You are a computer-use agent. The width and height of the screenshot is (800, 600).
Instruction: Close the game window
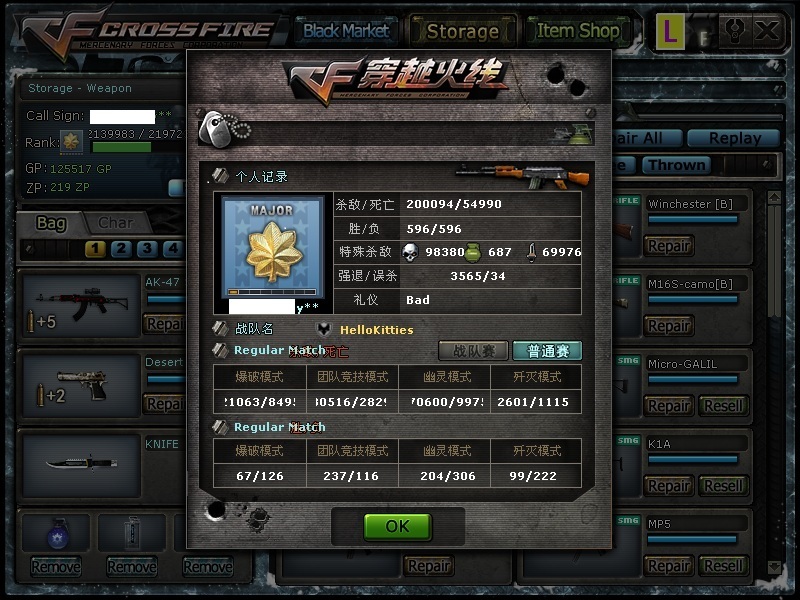[x=767, y=30]
